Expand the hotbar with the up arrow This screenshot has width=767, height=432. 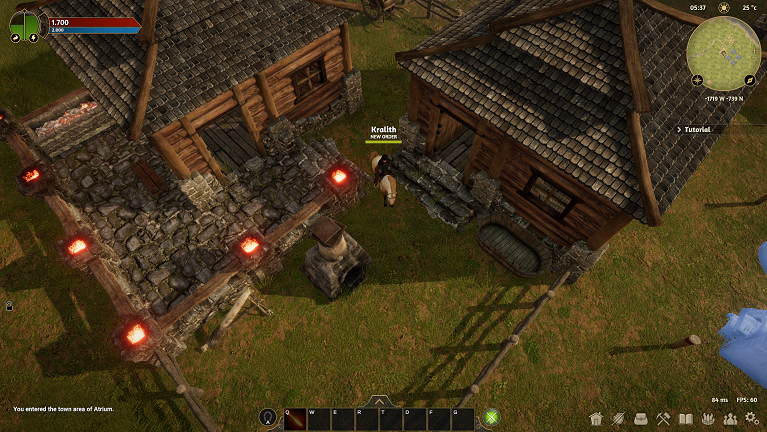pos(380,401)
